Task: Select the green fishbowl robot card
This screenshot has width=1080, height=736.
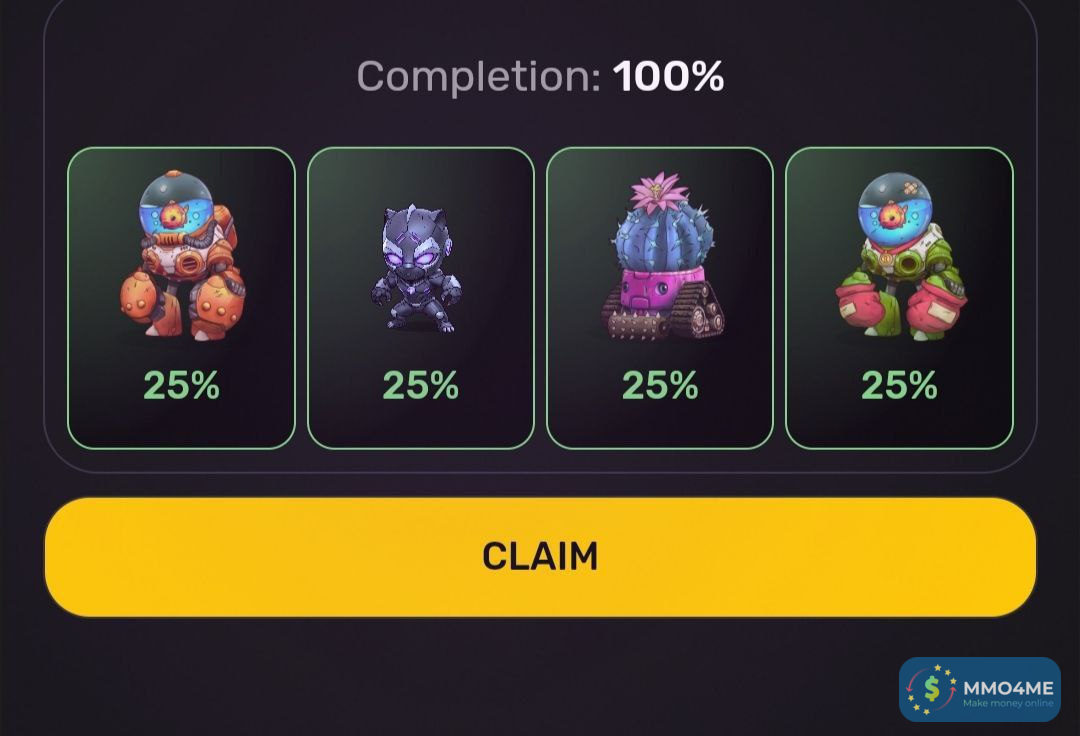Action: pos(899,298)
